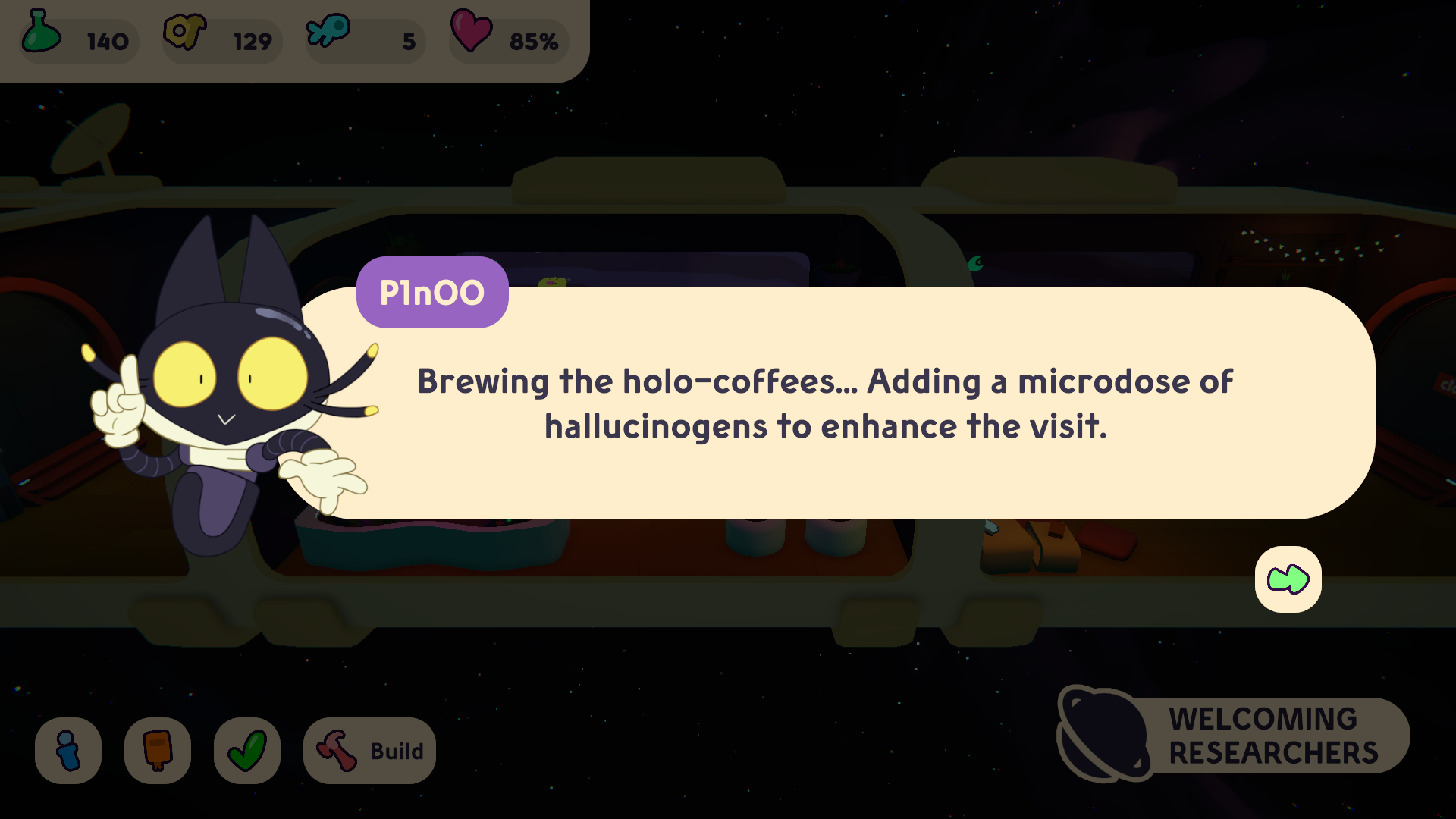Screen dimensions: 1456x819
Task: Open the Build menu
Action: [369, 751]
